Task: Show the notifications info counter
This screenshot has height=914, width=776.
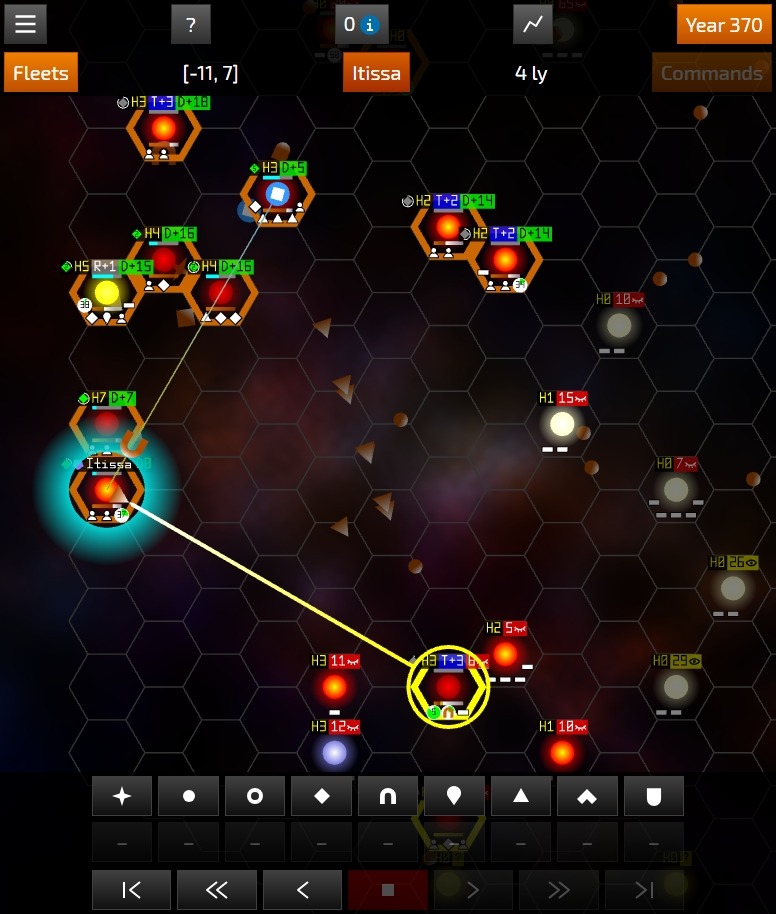Action: (360, 24)
